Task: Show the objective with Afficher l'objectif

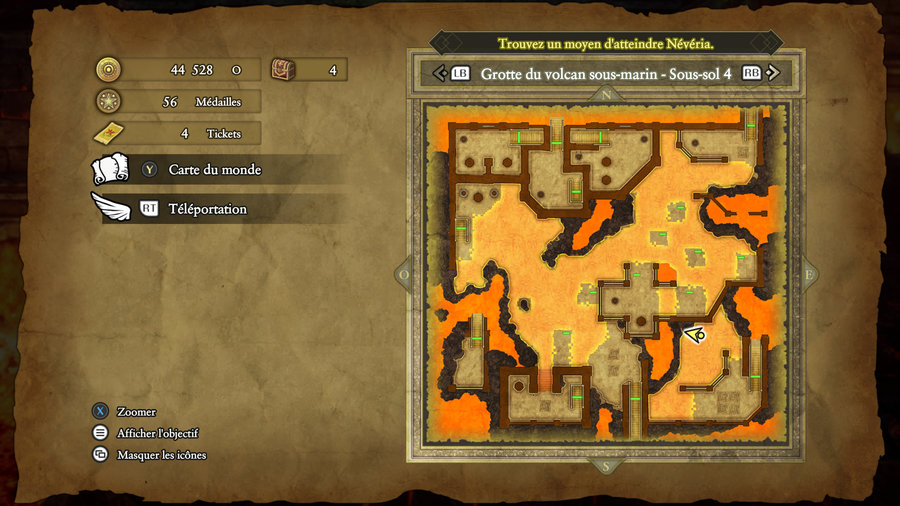Action: click(x=157, y=433)
